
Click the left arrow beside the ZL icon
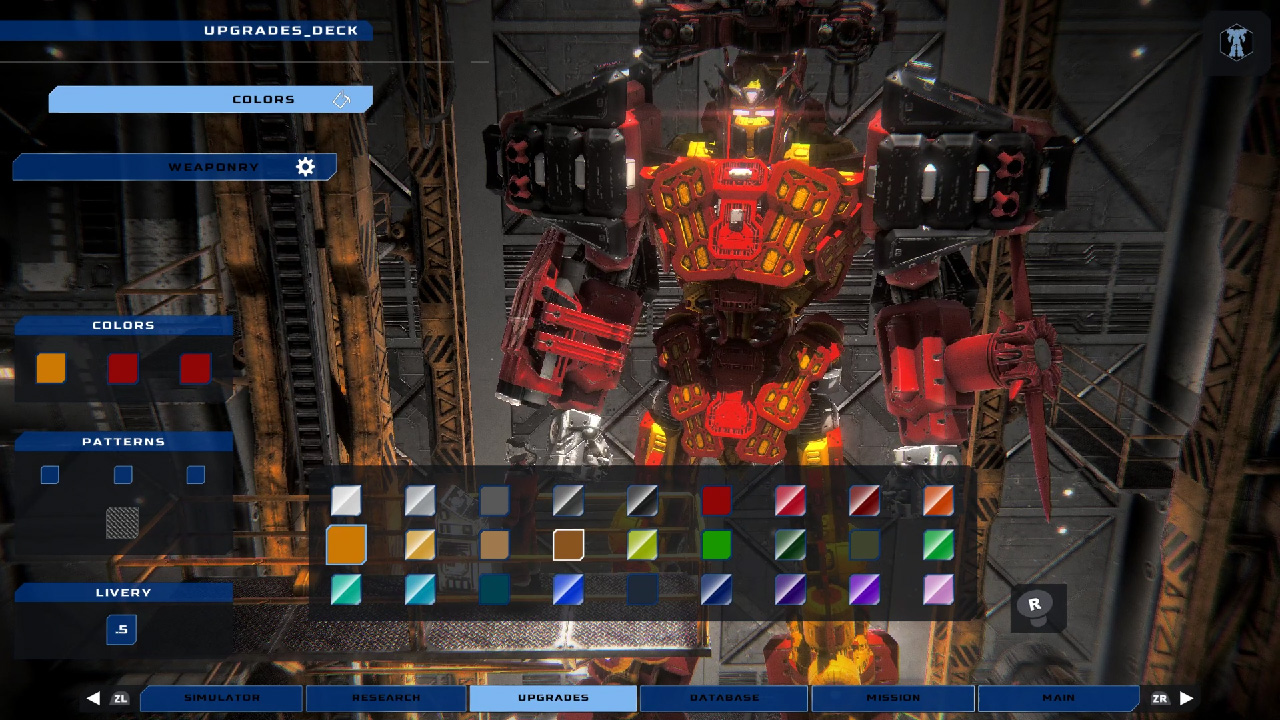(x=93, y=698)
